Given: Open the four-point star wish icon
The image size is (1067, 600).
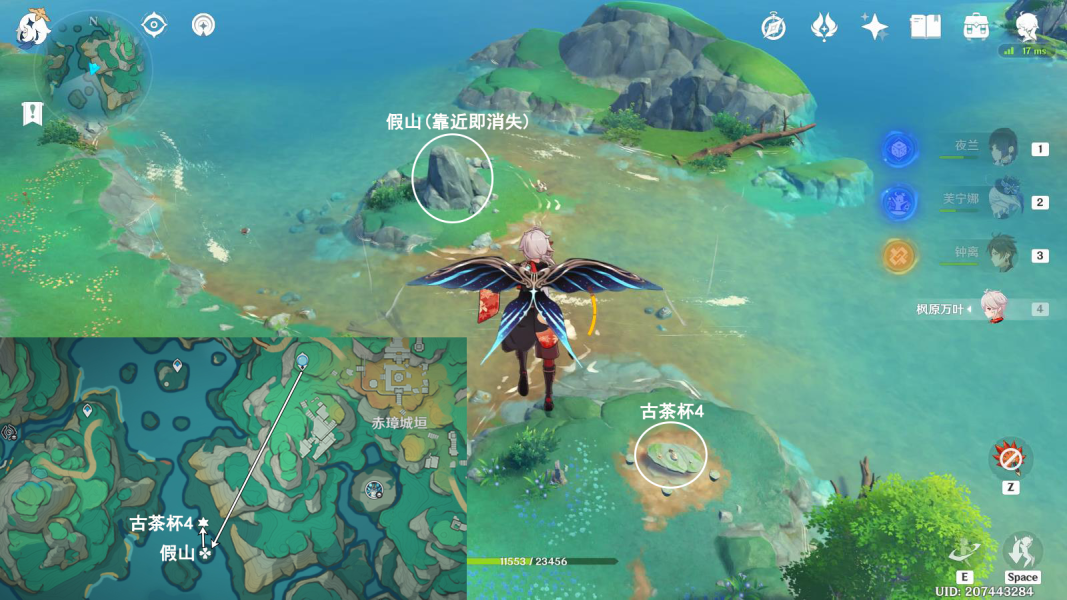Looking at the screenshot, I should [x=874, y=27].
